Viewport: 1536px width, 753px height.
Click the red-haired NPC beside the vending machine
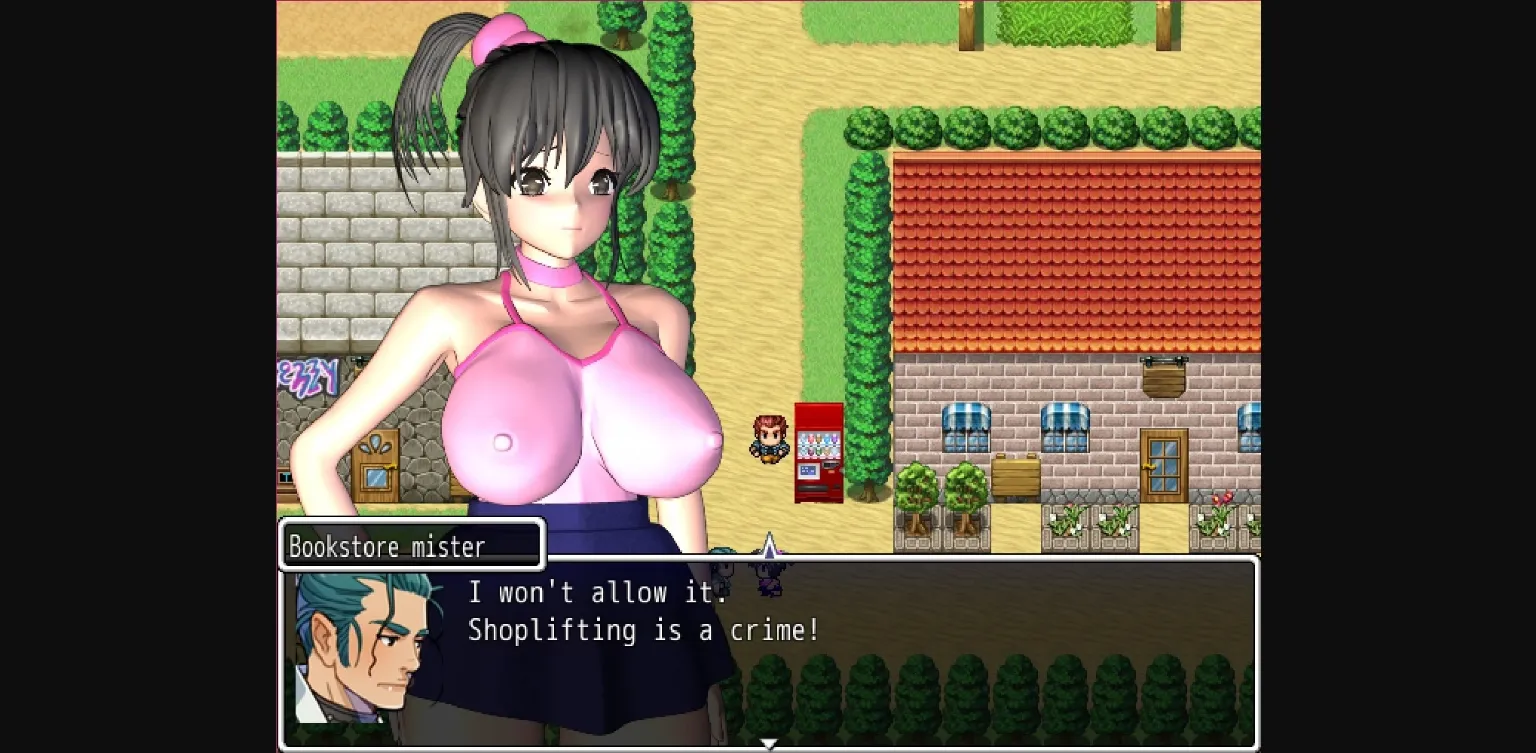click(770, 440)
